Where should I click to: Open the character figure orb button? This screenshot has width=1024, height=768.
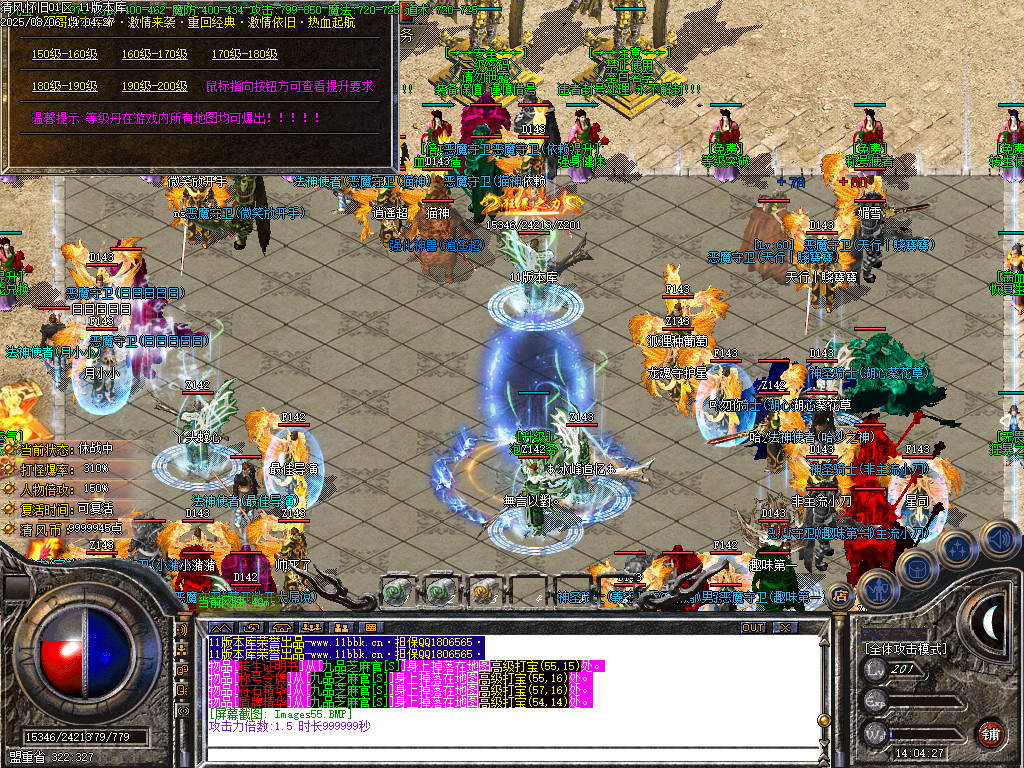click(x=879, y=589)
